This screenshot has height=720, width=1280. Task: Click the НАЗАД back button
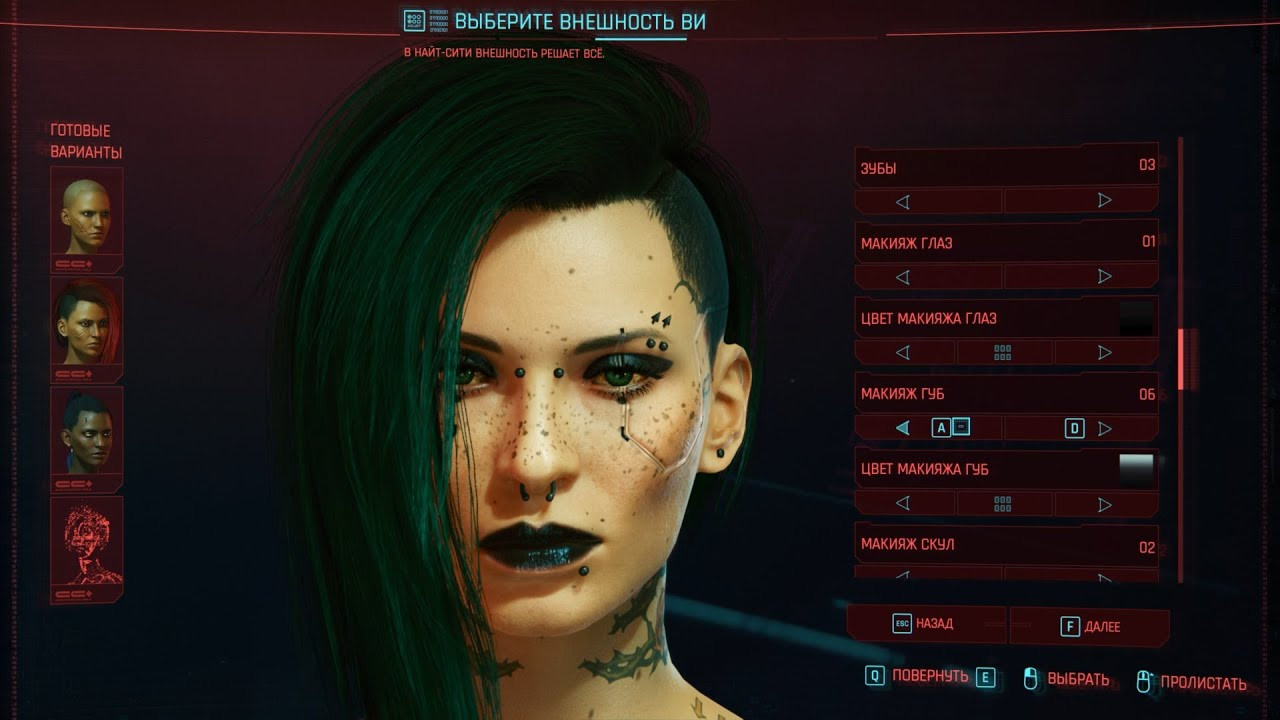point(926,624)
